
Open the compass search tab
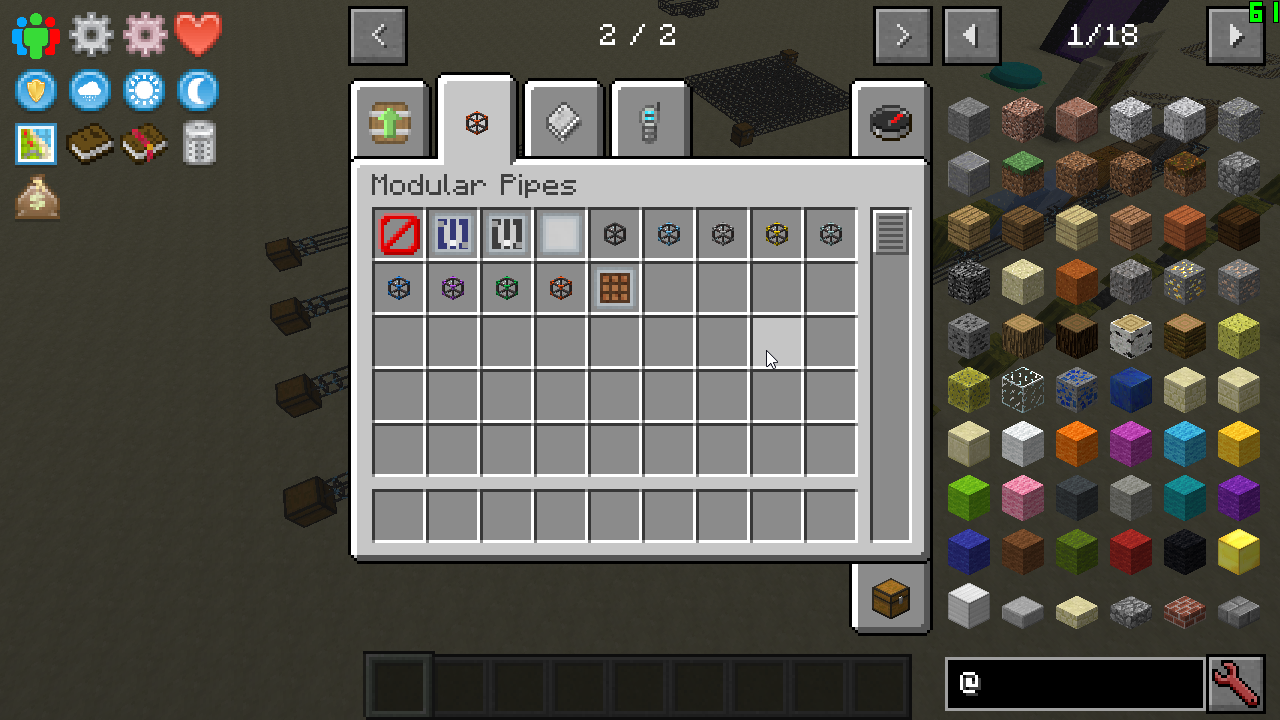click(x=890, y=122)
